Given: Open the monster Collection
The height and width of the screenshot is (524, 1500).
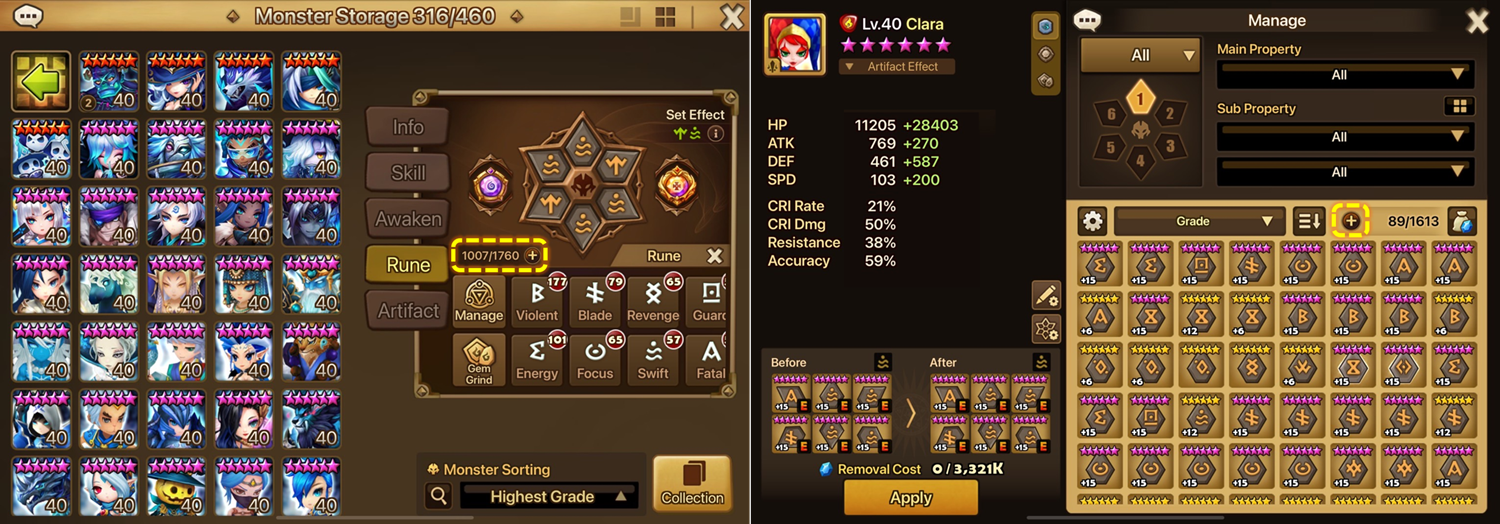Looking at the screenshot, I should (x=692, y=484).
